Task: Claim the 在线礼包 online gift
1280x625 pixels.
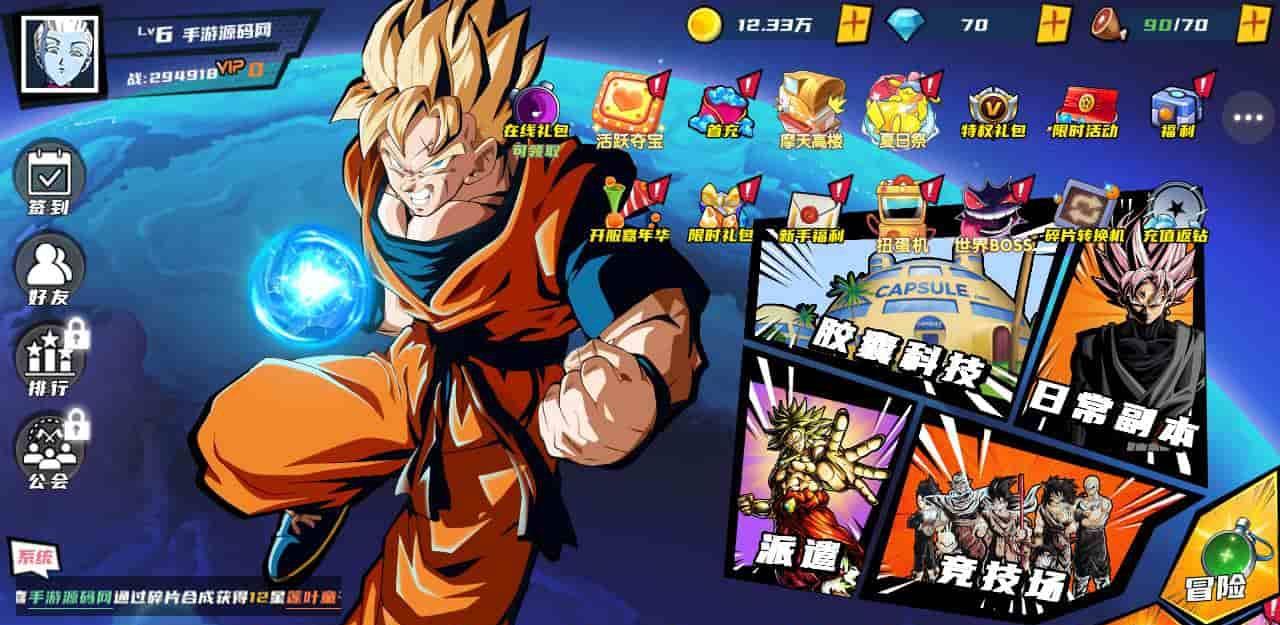Action: pyautogui.click(x=530, y=112)
